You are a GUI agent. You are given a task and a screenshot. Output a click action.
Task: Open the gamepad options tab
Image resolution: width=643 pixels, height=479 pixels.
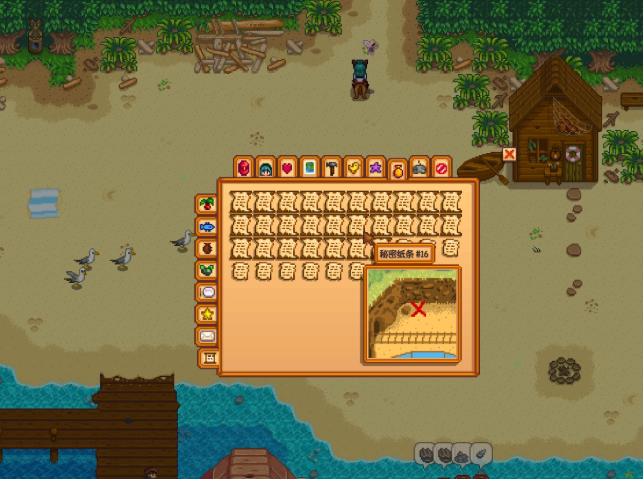pyautogui.click(x=420, y=167)
